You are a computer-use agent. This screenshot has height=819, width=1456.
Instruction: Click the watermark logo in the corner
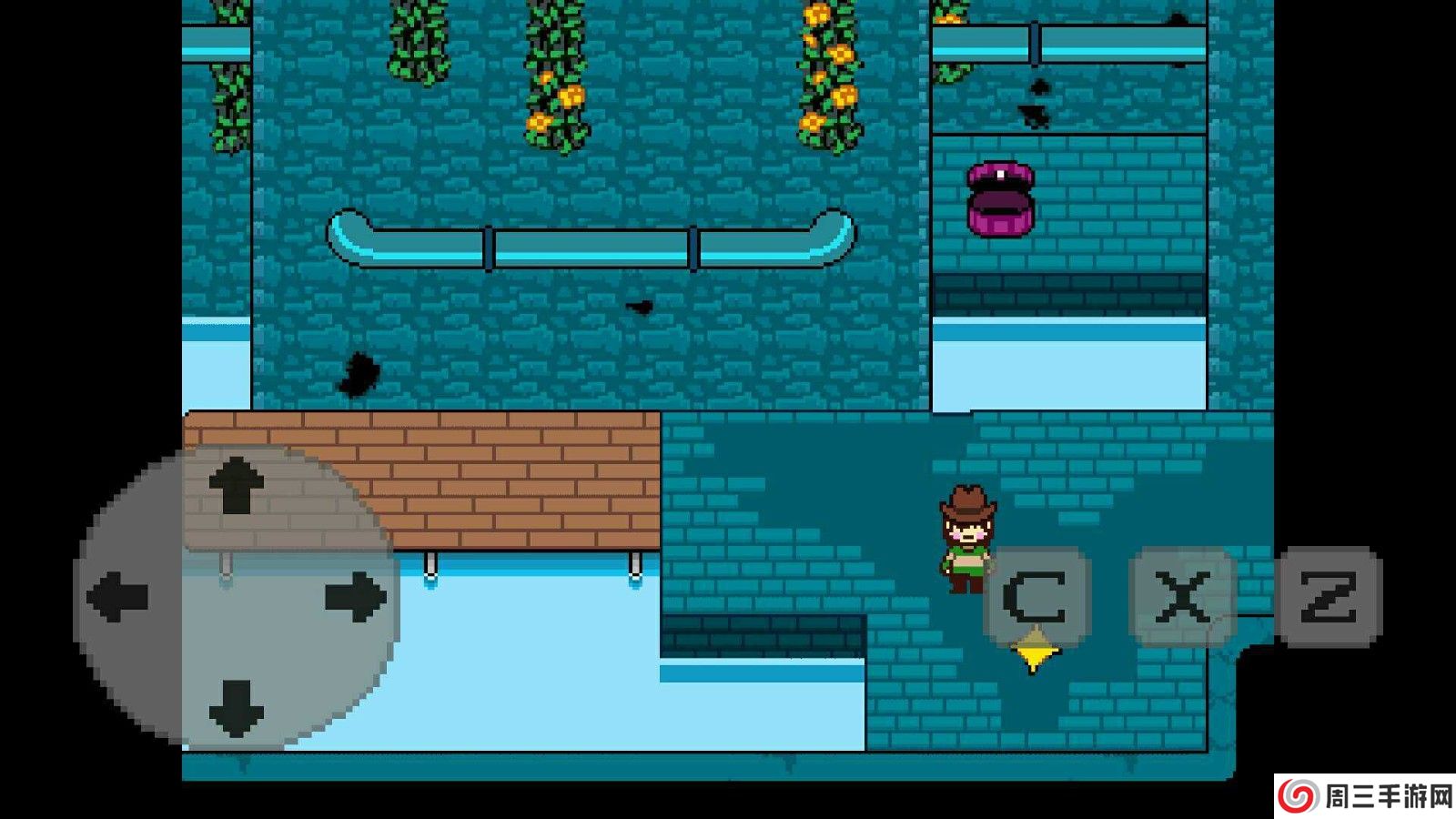[1364, 797]
